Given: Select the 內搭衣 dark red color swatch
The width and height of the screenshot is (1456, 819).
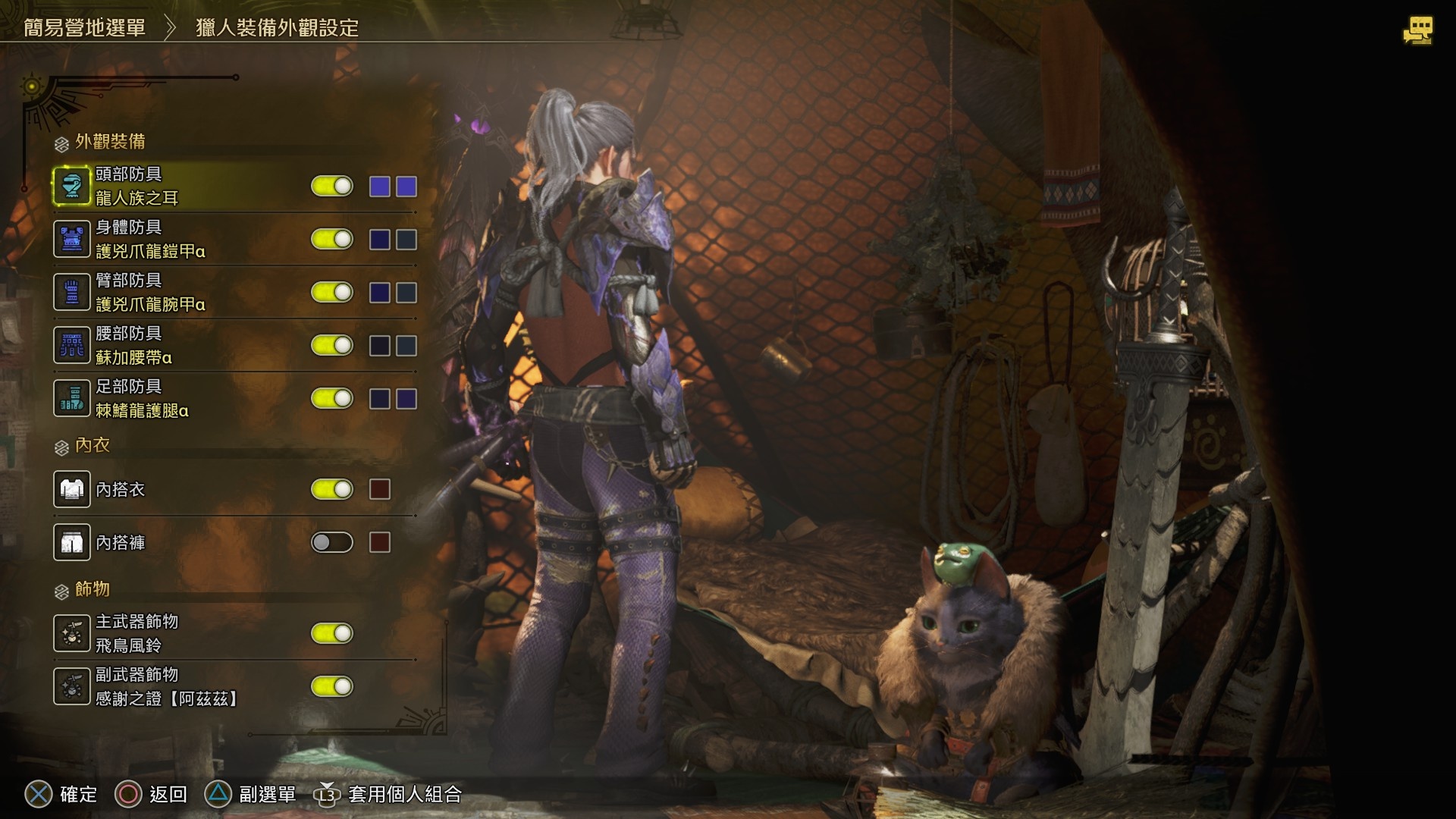Looking at the screenshot, I should coord(380,490).
